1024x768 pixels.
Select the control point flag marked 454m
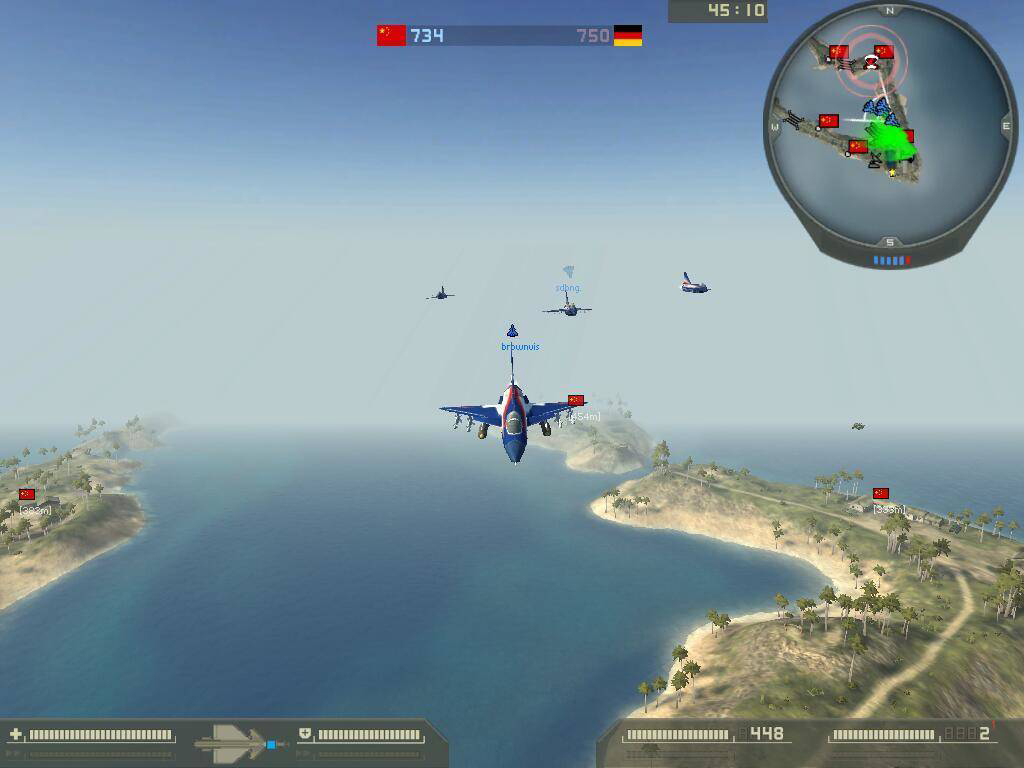click(x=575, y=400)
